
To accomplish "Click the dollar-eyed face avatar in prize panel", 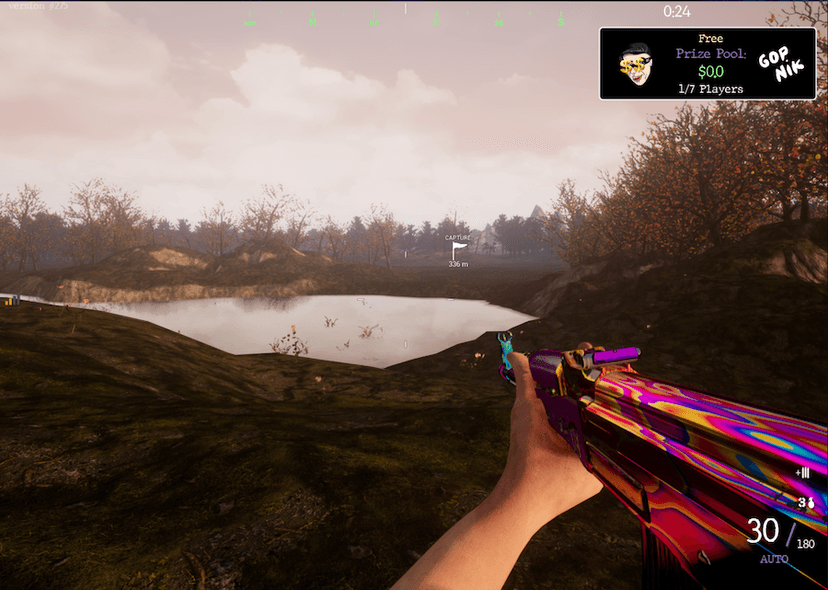I will pyautogui.click(x=635, y=64).
